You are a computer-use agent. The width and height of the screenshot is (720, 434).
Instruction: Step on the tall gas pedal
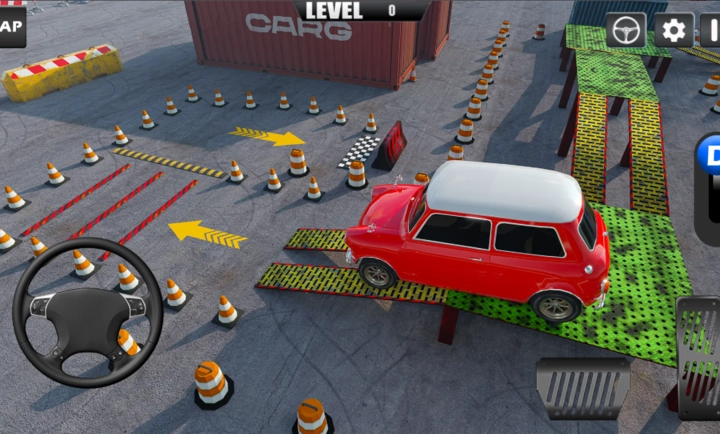pyautogui.click(x=699, y=355)
